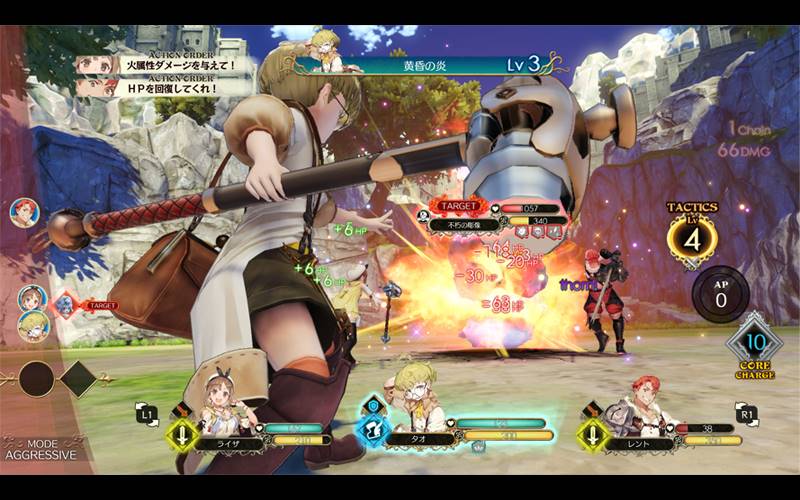Click the targeted enemy icon in turn order
Viewport: 800px width, 500px height.
click(67, 302)
